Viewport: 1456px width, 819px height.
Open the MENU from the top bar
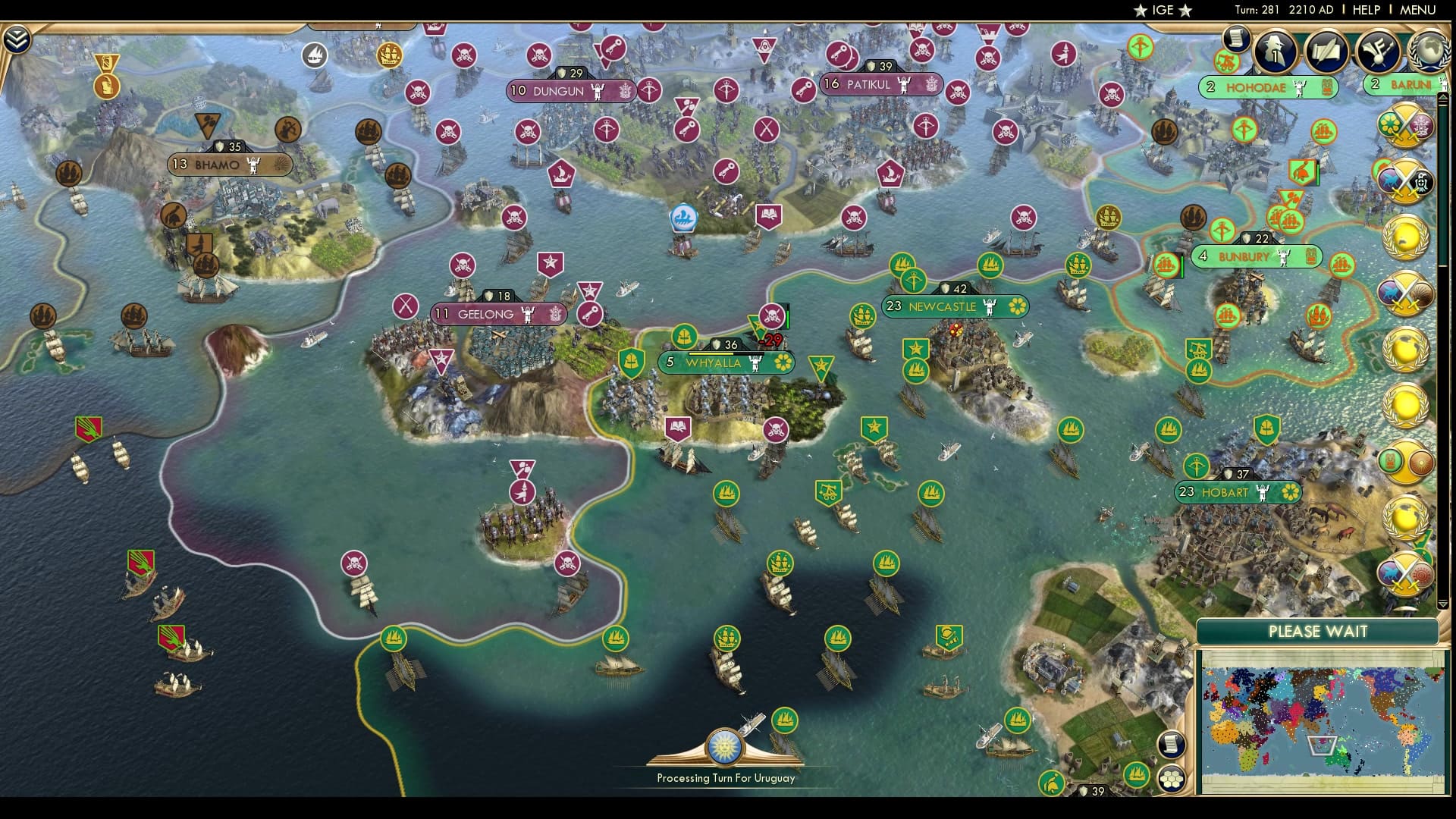(1420, 11)
